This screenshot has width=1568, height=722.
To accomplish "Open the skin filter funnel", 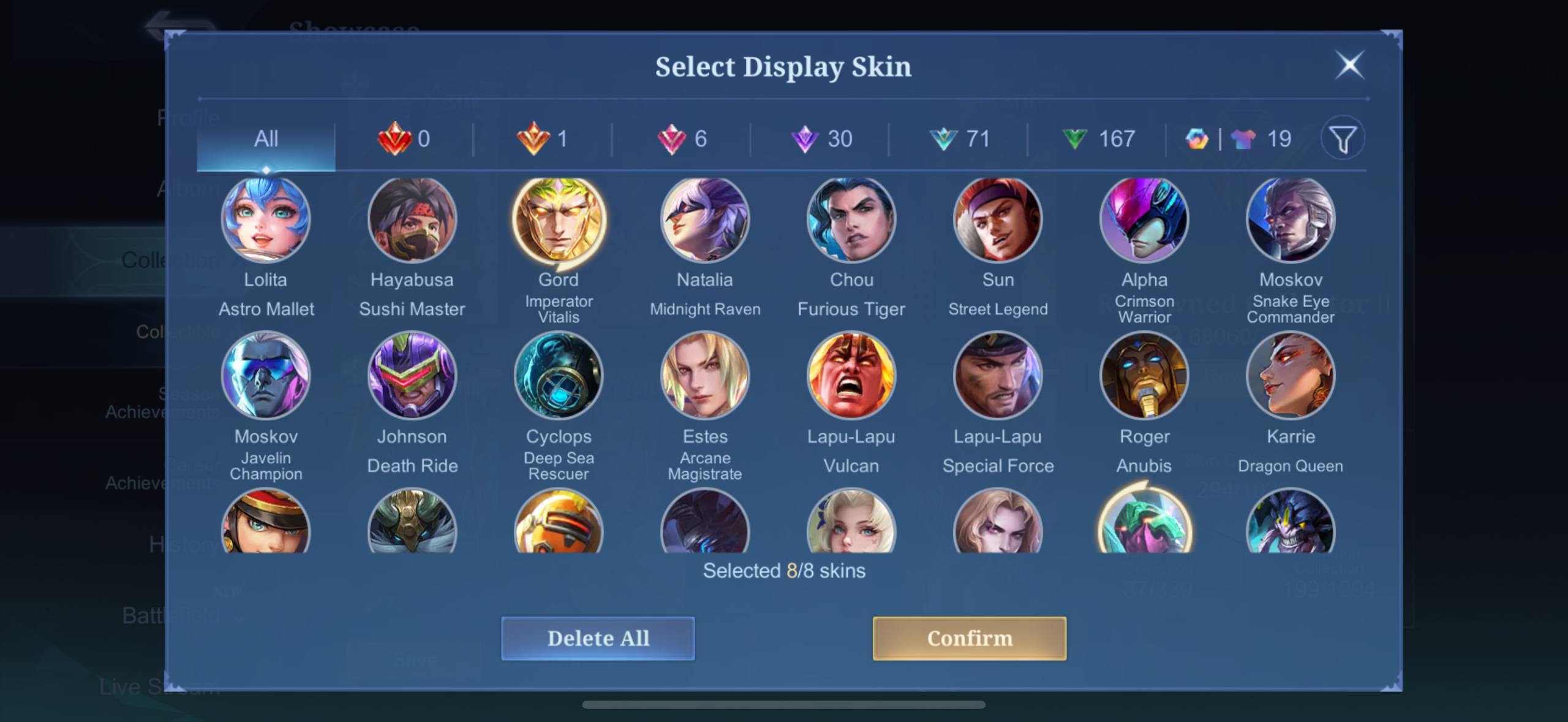I will [1343, 139].
